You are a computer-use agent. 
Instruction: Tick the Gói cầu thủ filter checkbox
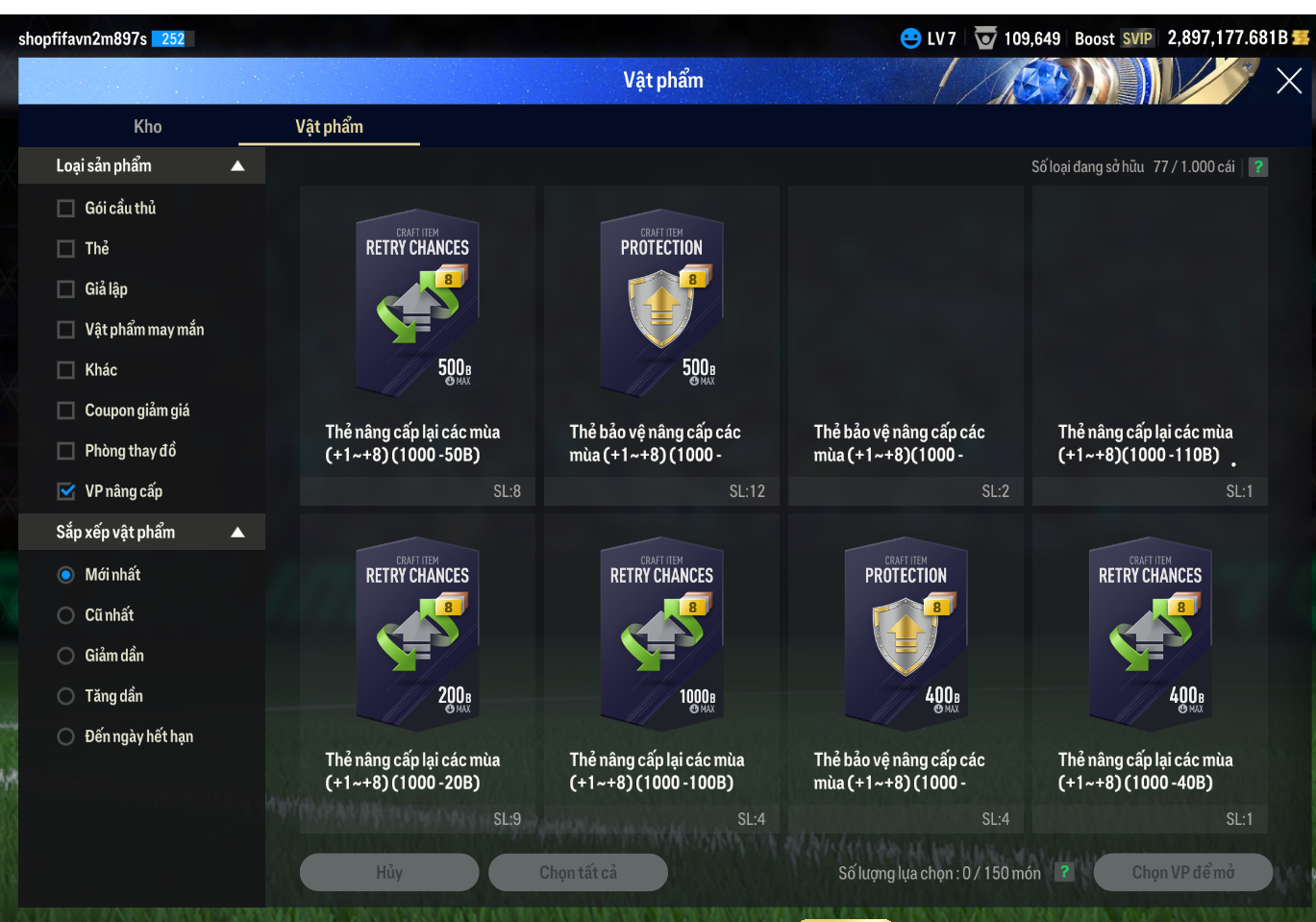[66, 209]
